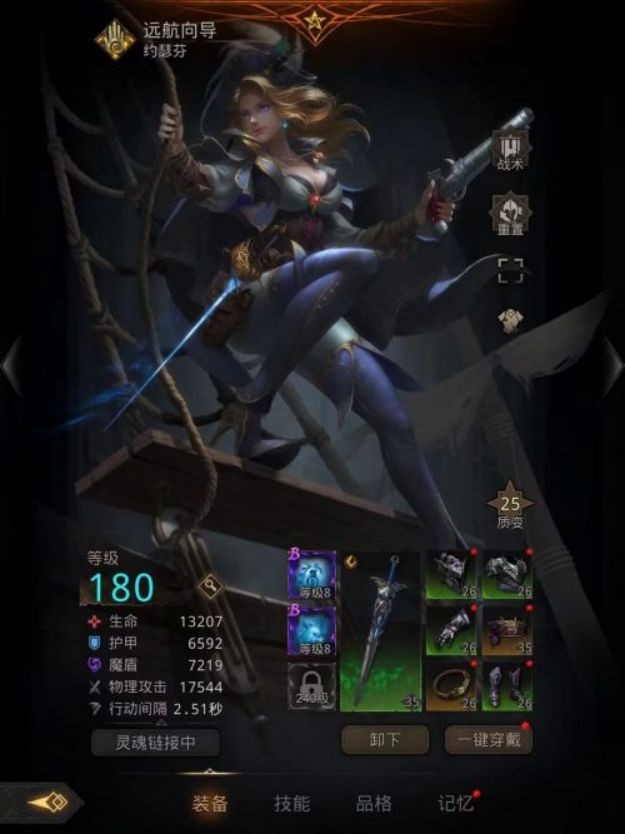
Task: Click the 灵魂链接中 soul link button
Action: point(155,742)
